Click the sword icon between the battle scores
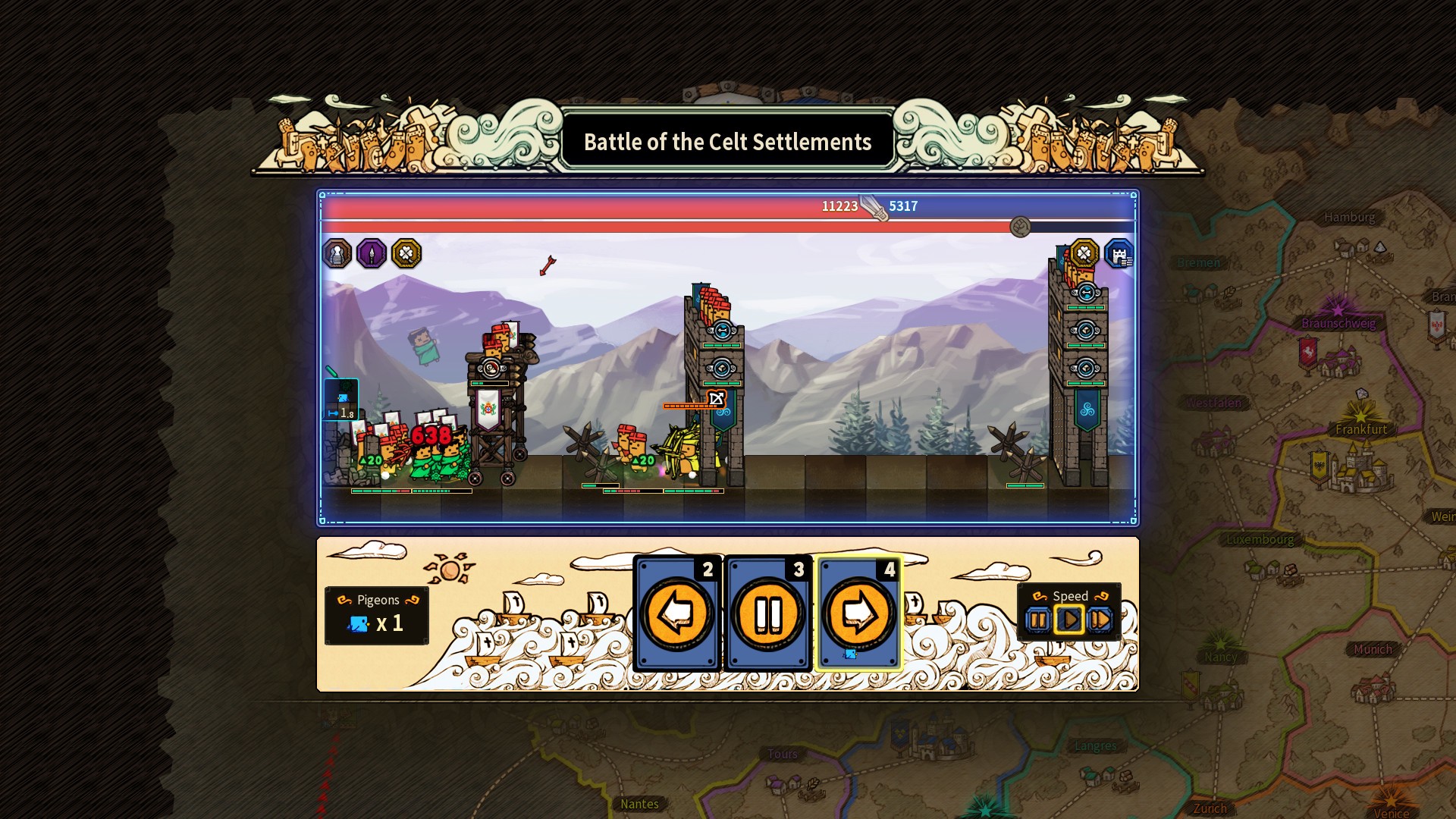1456x819 pixels. 872,206
